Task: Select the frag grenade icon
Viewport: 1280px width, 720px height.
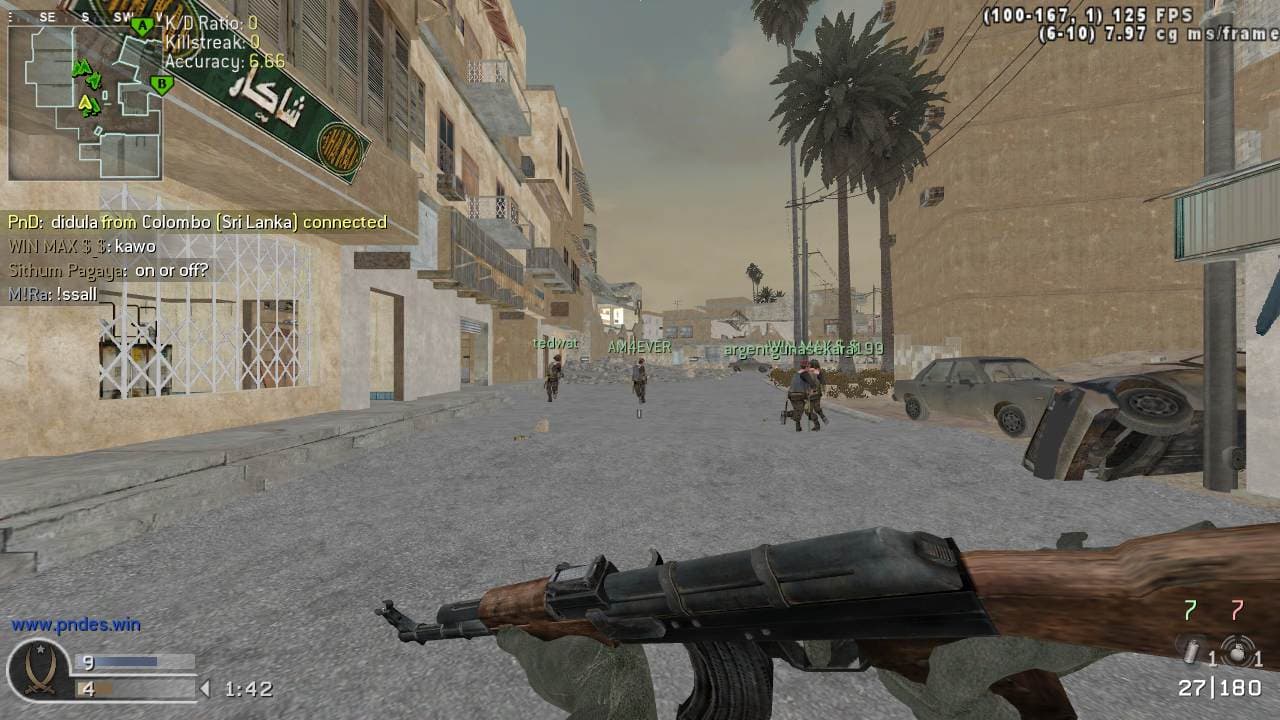Action: 1238,651
